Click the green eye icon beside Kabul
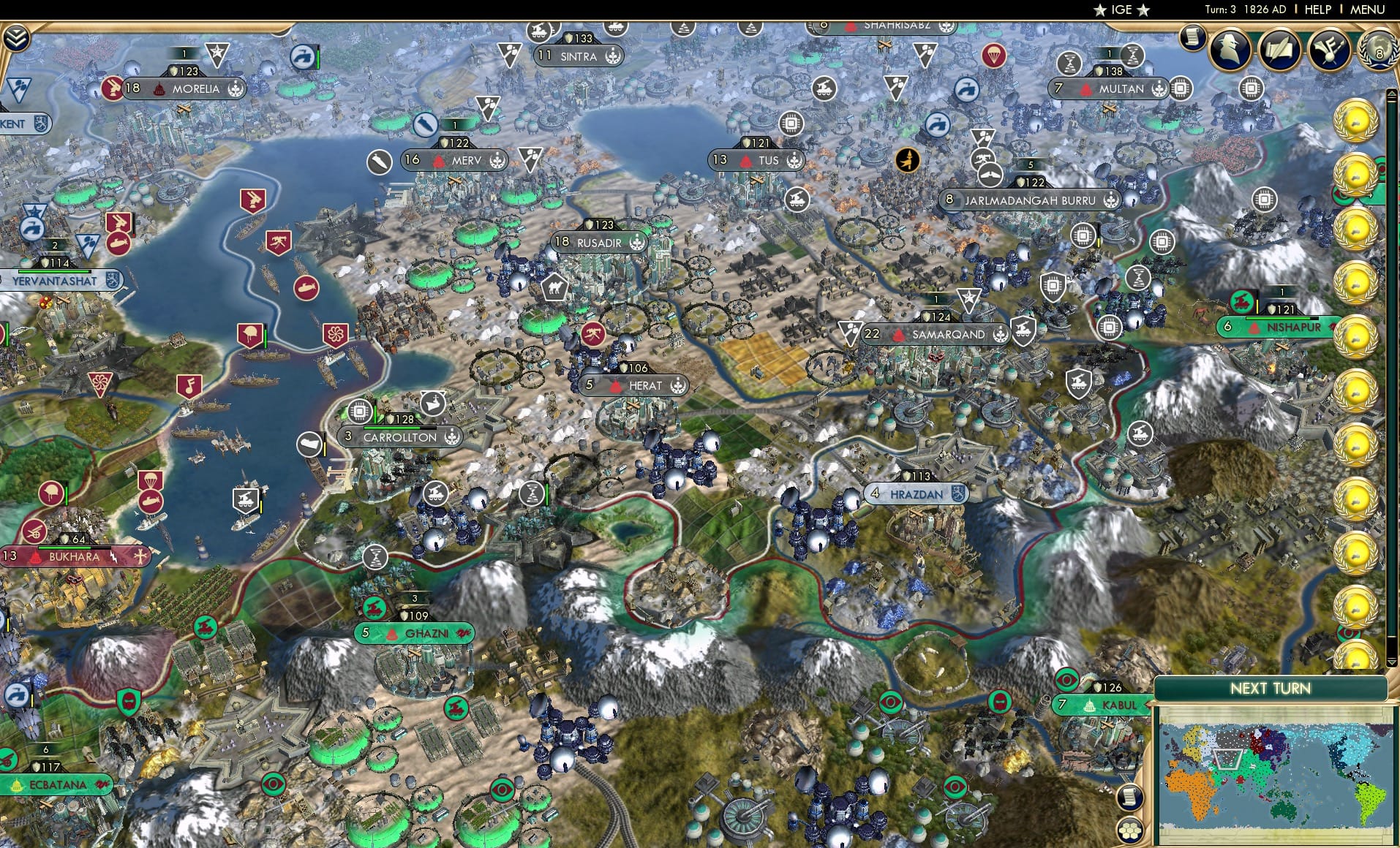This screenshot has width=1400, height=848. (1066, 681)
